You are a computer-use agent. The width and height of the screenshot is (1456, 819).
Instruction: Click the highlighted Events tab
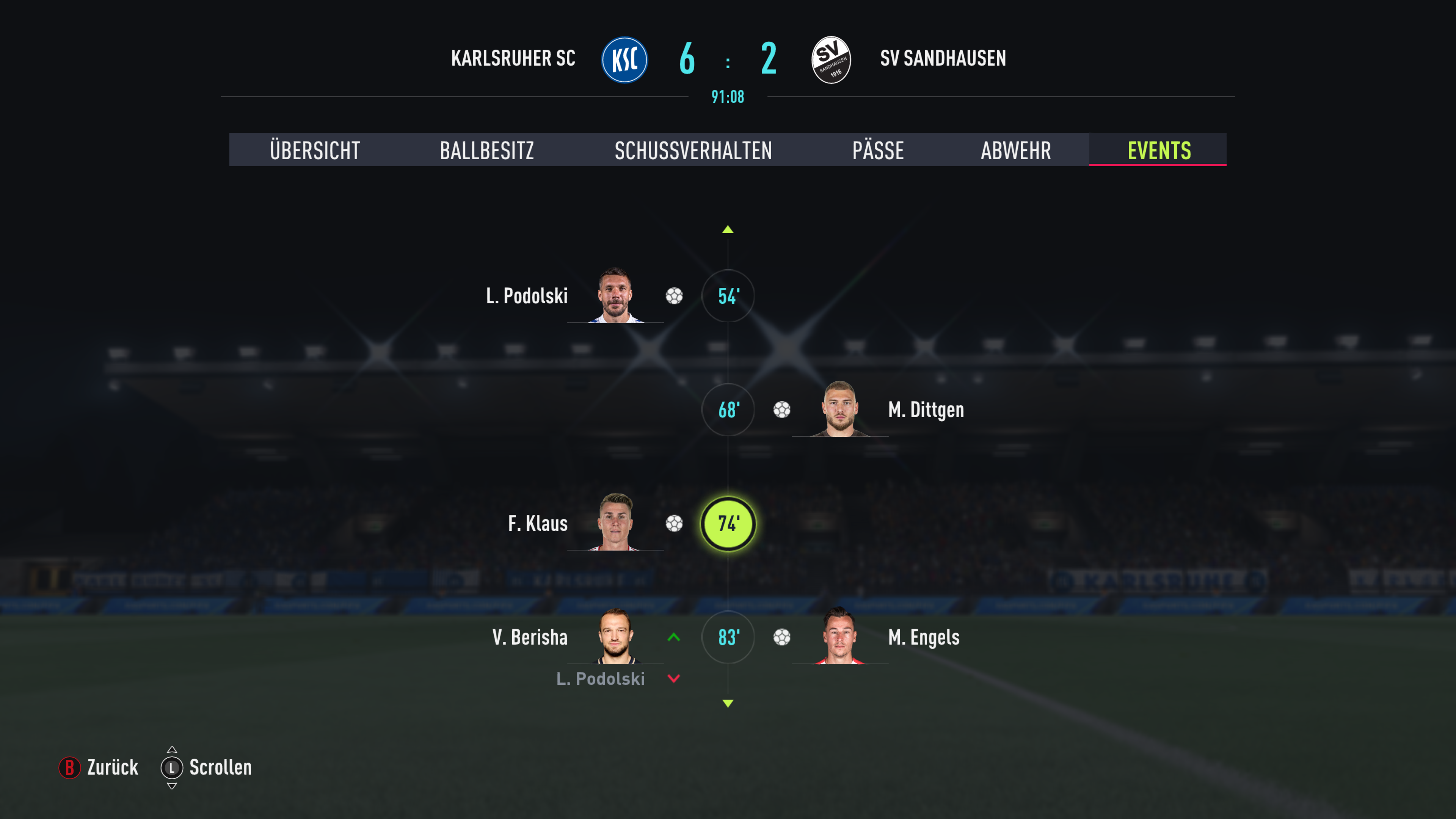(1159, 151)
